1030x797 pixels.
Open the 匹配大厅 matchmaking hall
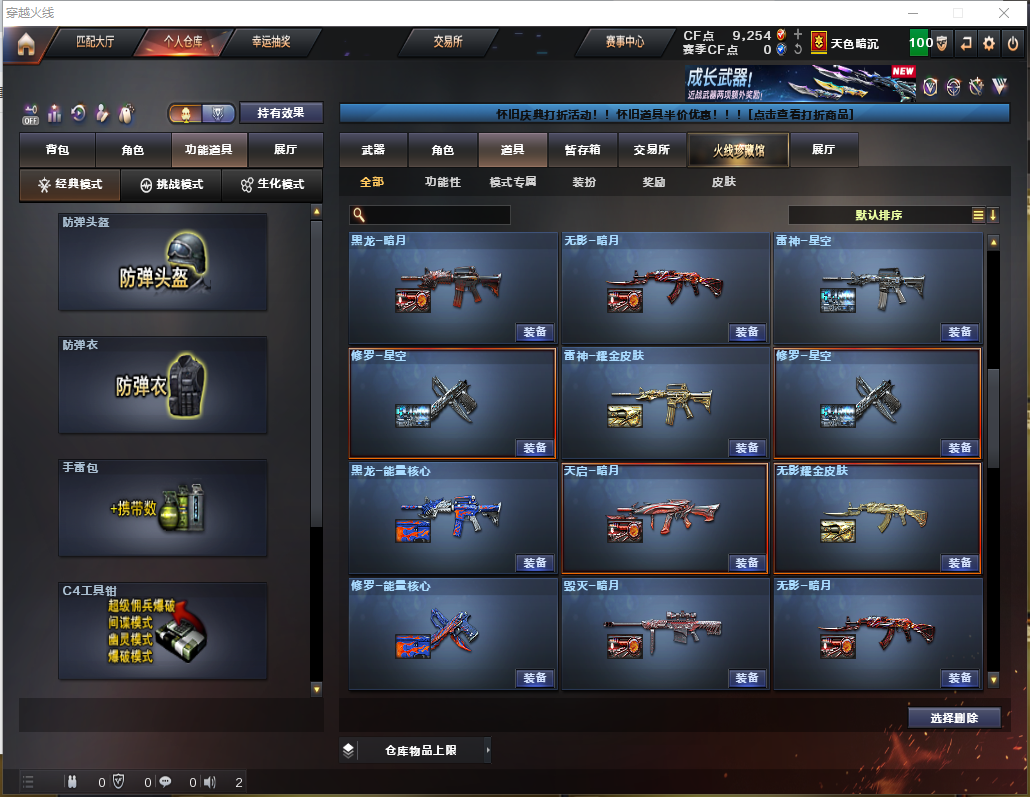[x=96, y=42]
